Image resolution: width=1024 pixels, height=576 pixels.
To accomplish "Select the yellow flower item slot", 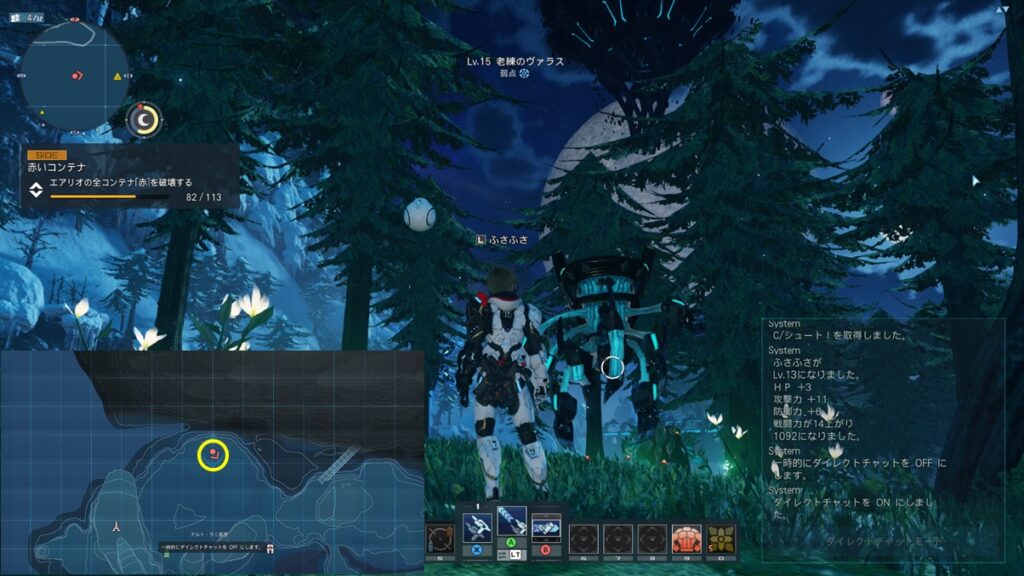I will (720, 540).
